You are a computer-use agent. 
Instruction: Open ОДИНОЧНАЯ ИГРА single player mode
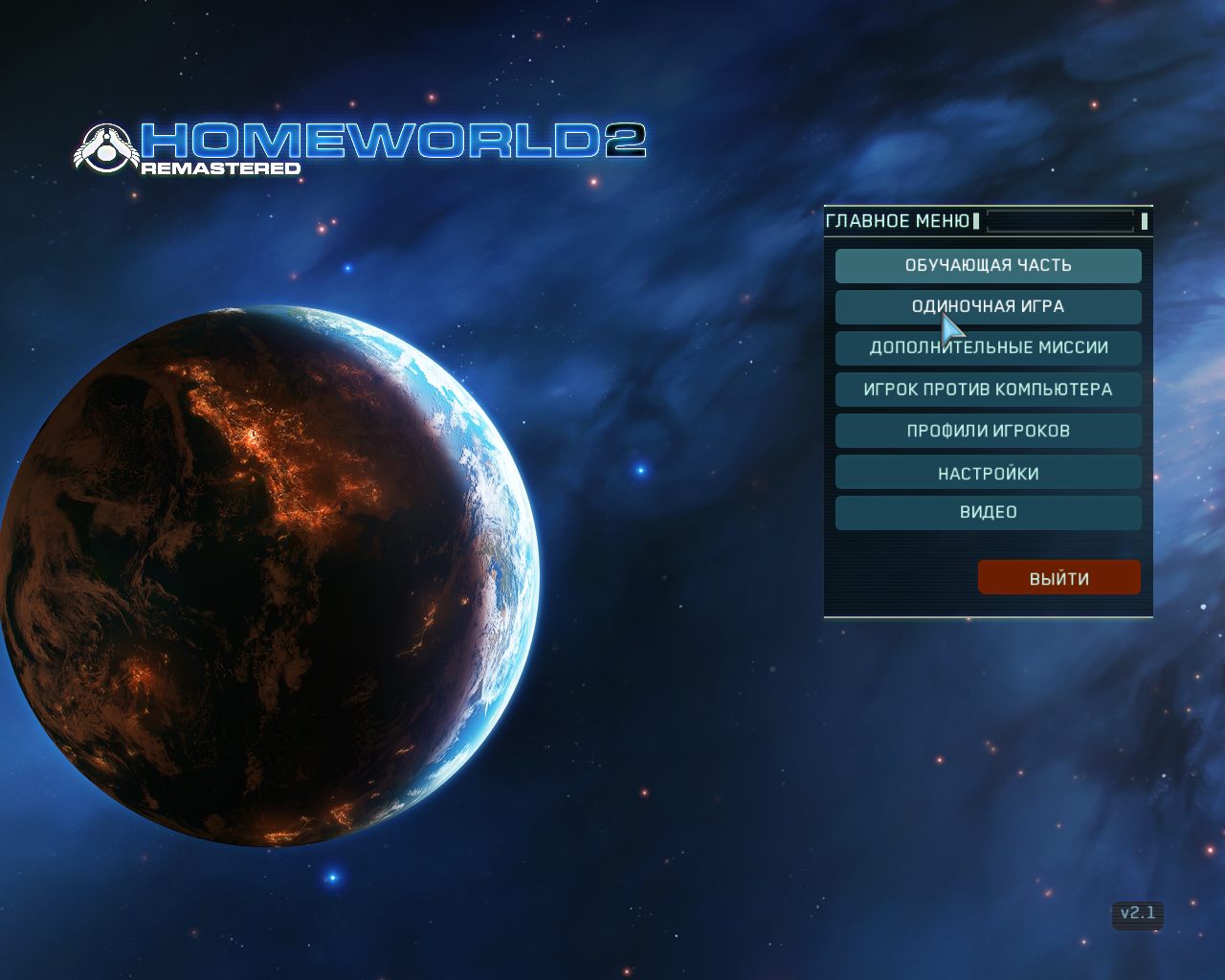click(988, 307)
